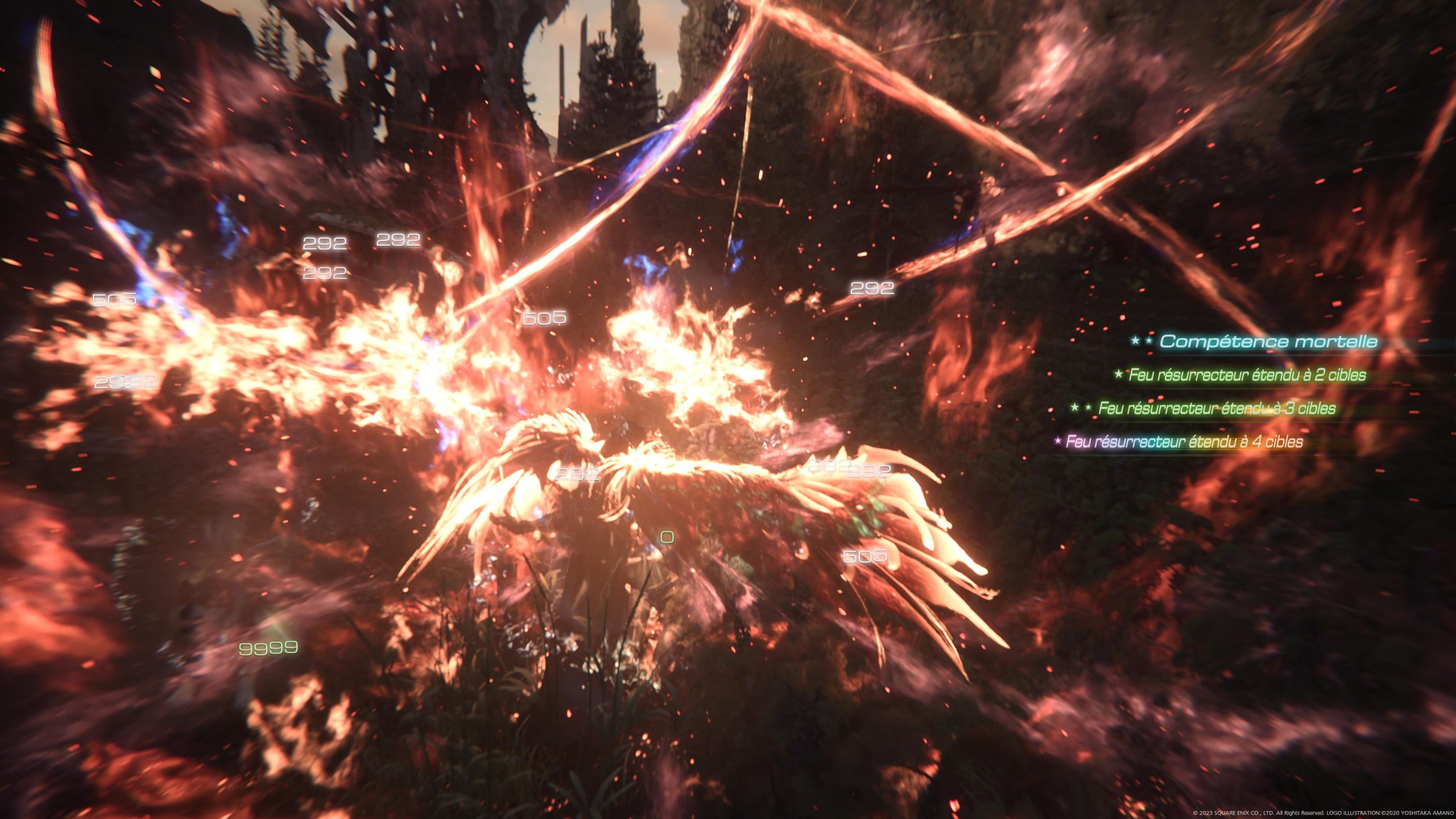Click the blue star icon beside Compétence mortelle

pyautogui.click(x=1134, y=340)
